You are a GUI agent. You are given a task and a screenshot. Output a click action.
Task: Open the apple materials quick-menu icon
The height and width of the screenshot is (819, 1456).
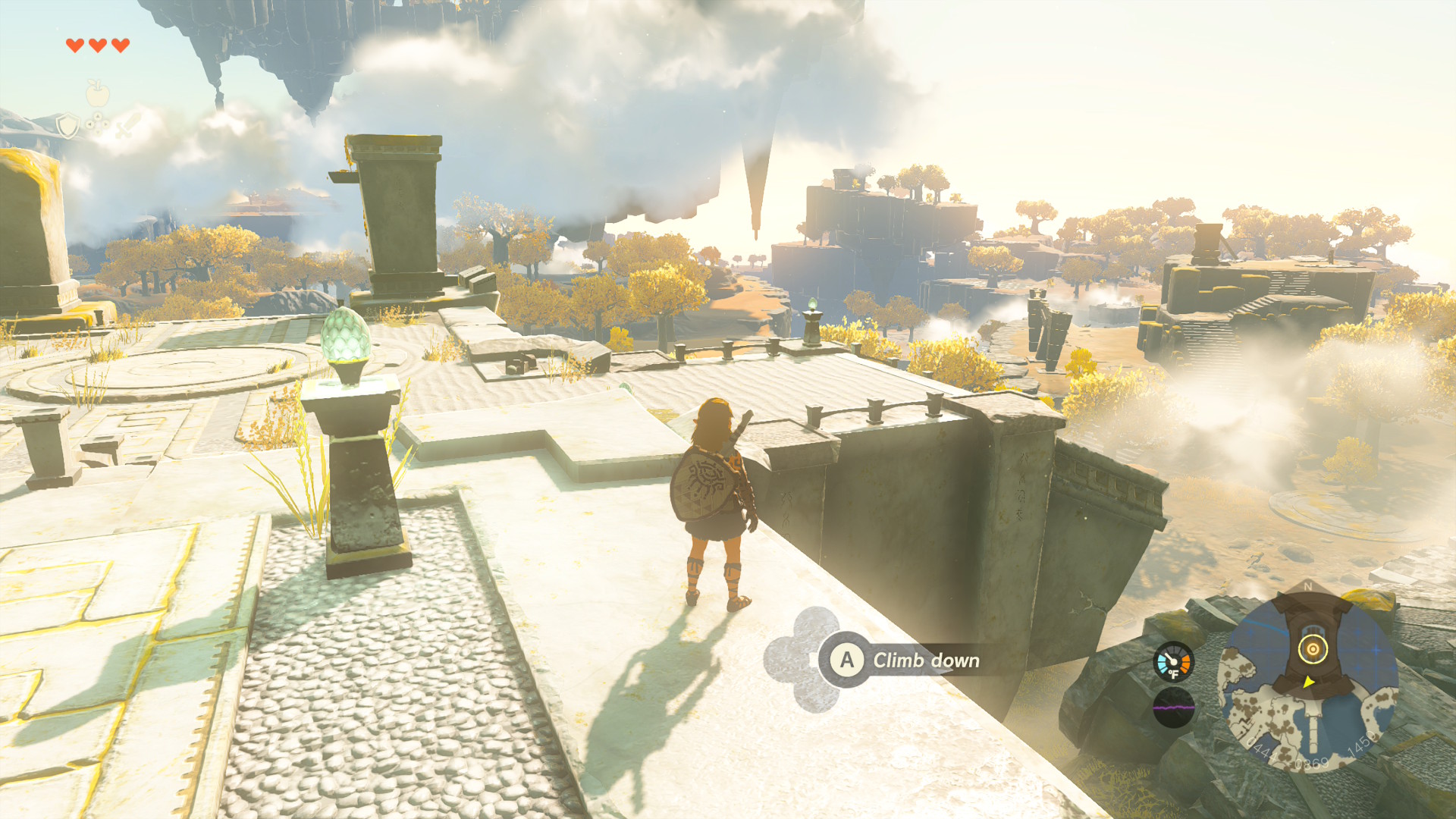[x=97, y=93]
